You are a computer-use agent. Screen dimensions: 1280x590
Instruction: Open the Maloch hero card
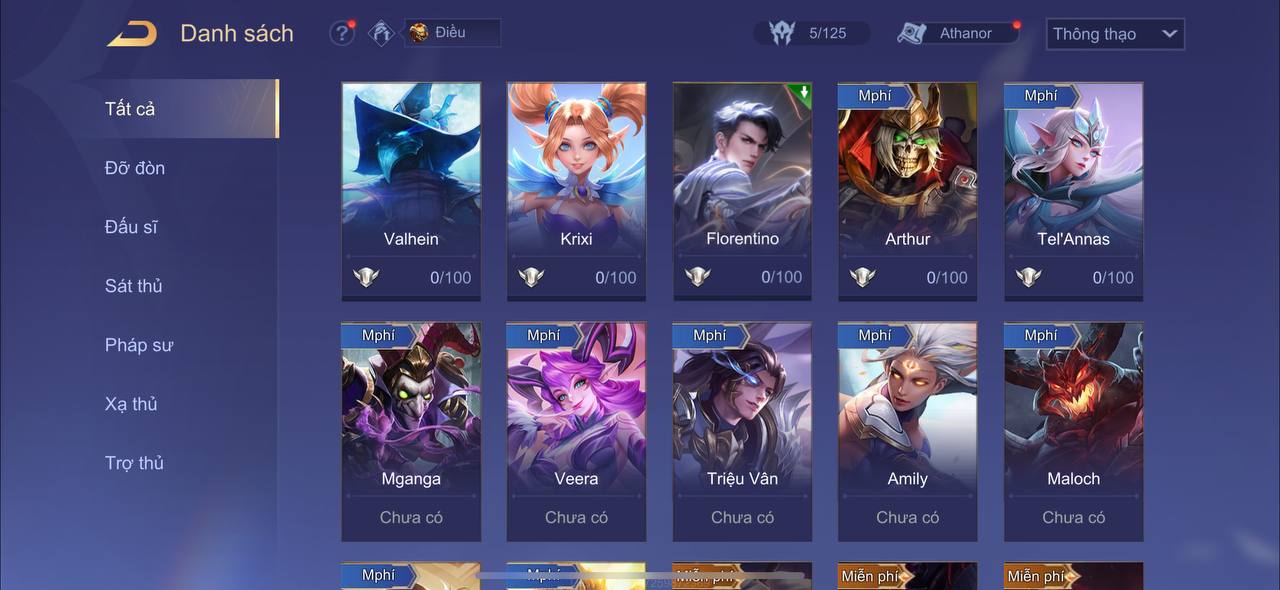point(1073,430)
